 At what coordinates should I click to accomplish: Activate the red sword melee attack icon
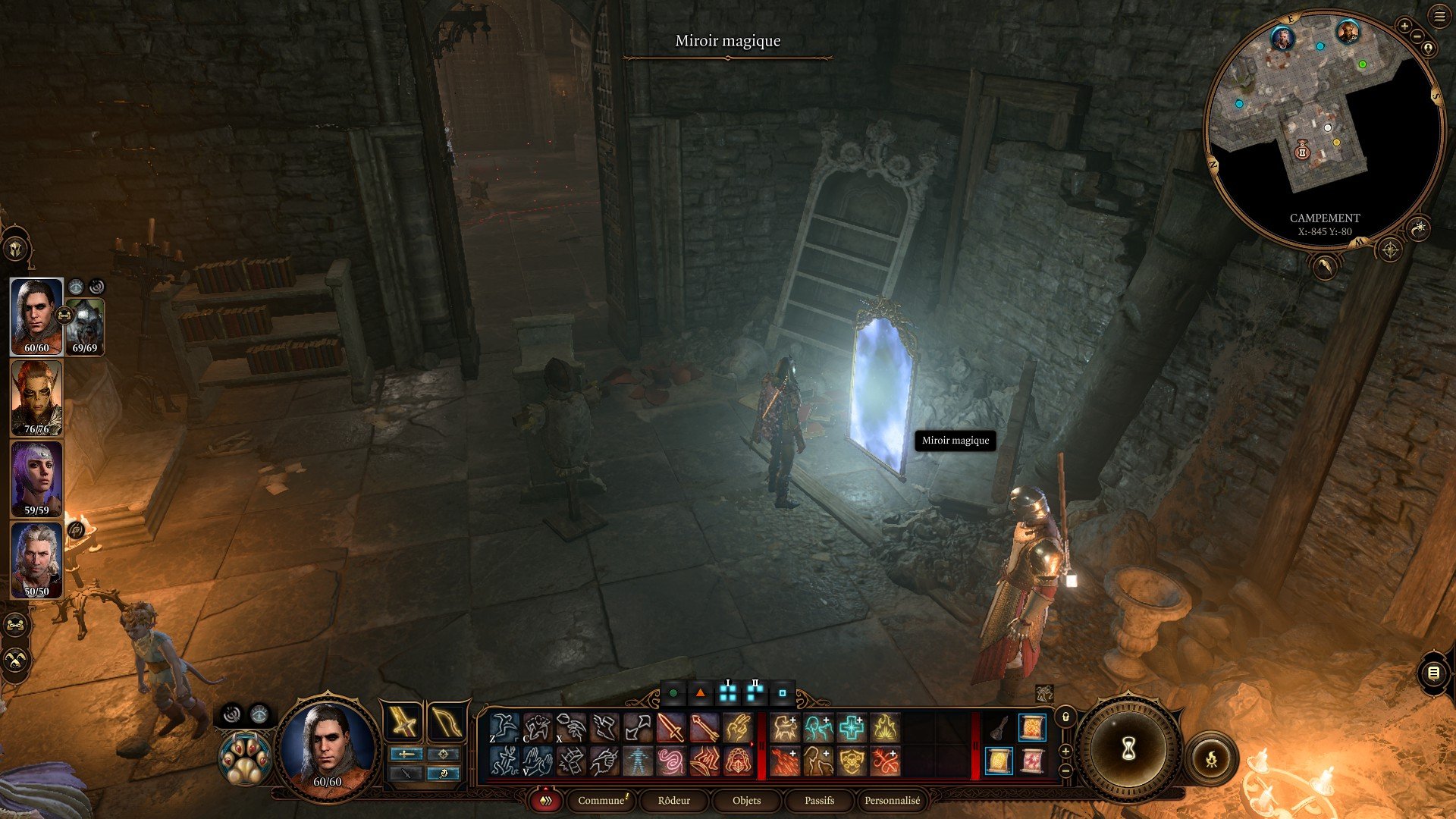click(670, 728)
